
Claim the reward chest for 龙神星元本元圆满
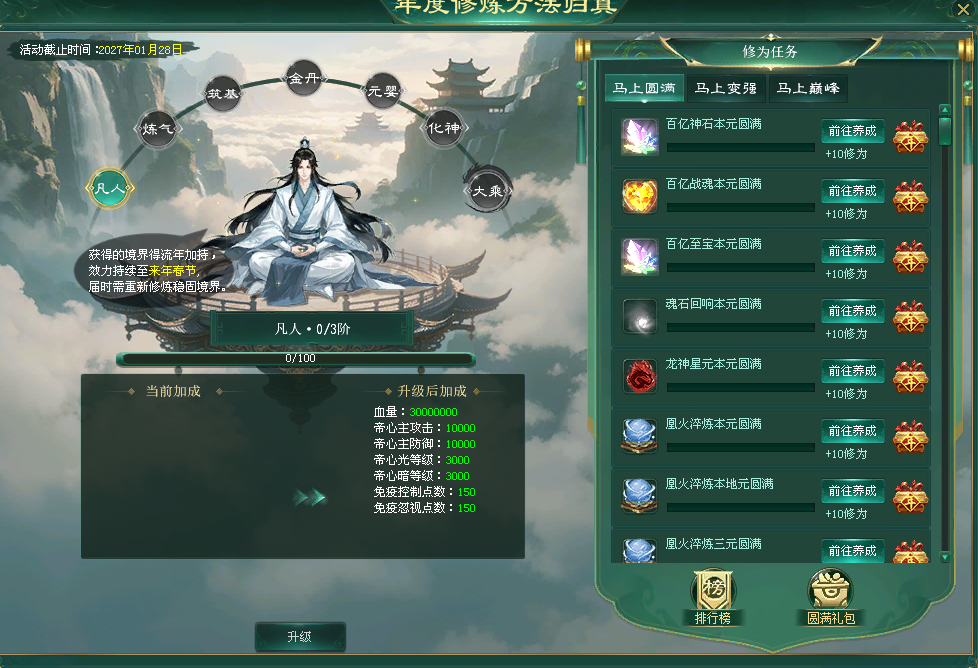910,377
